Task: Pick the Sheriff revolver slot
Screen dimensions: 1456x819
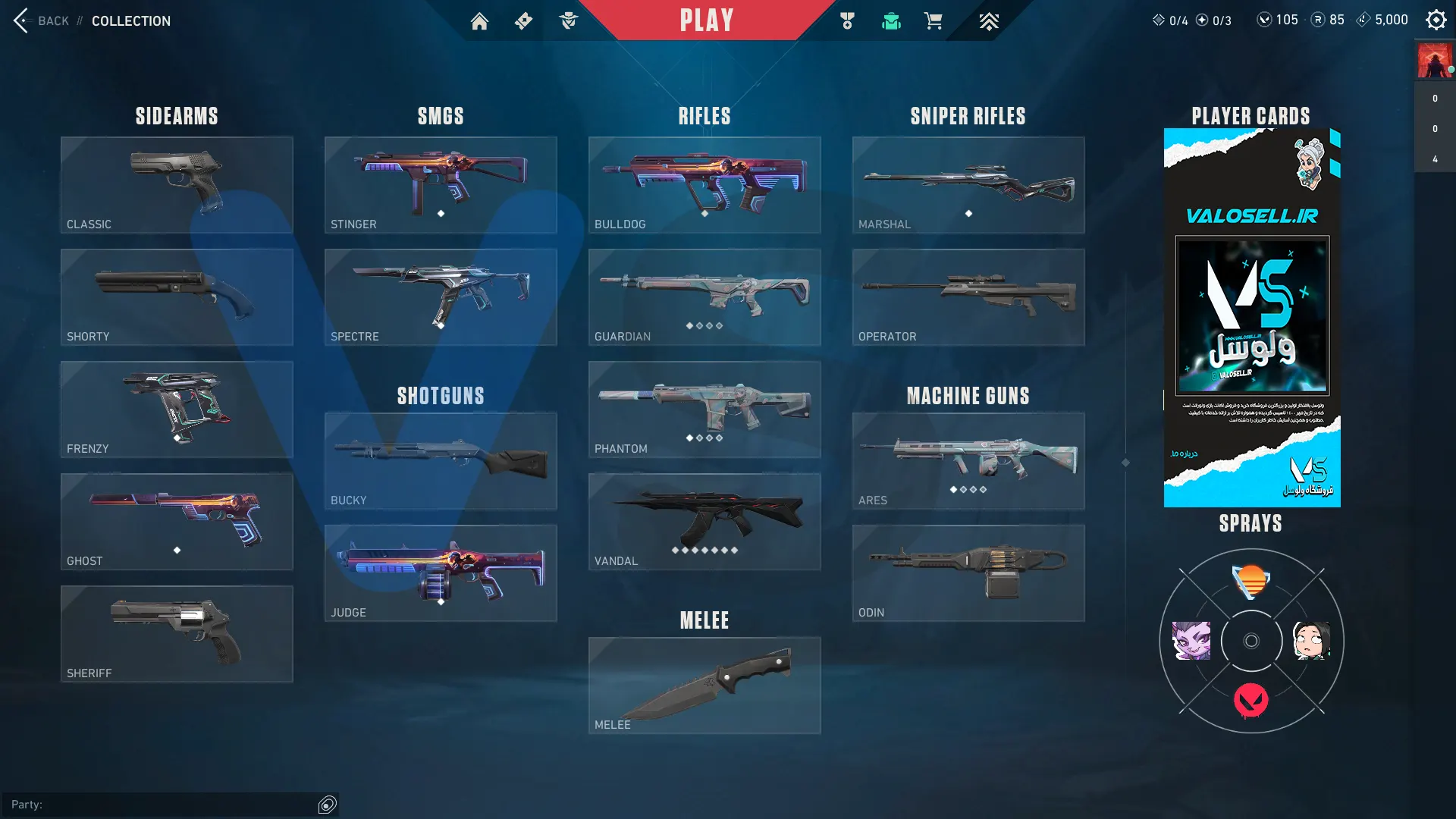Action: (177, 633)
